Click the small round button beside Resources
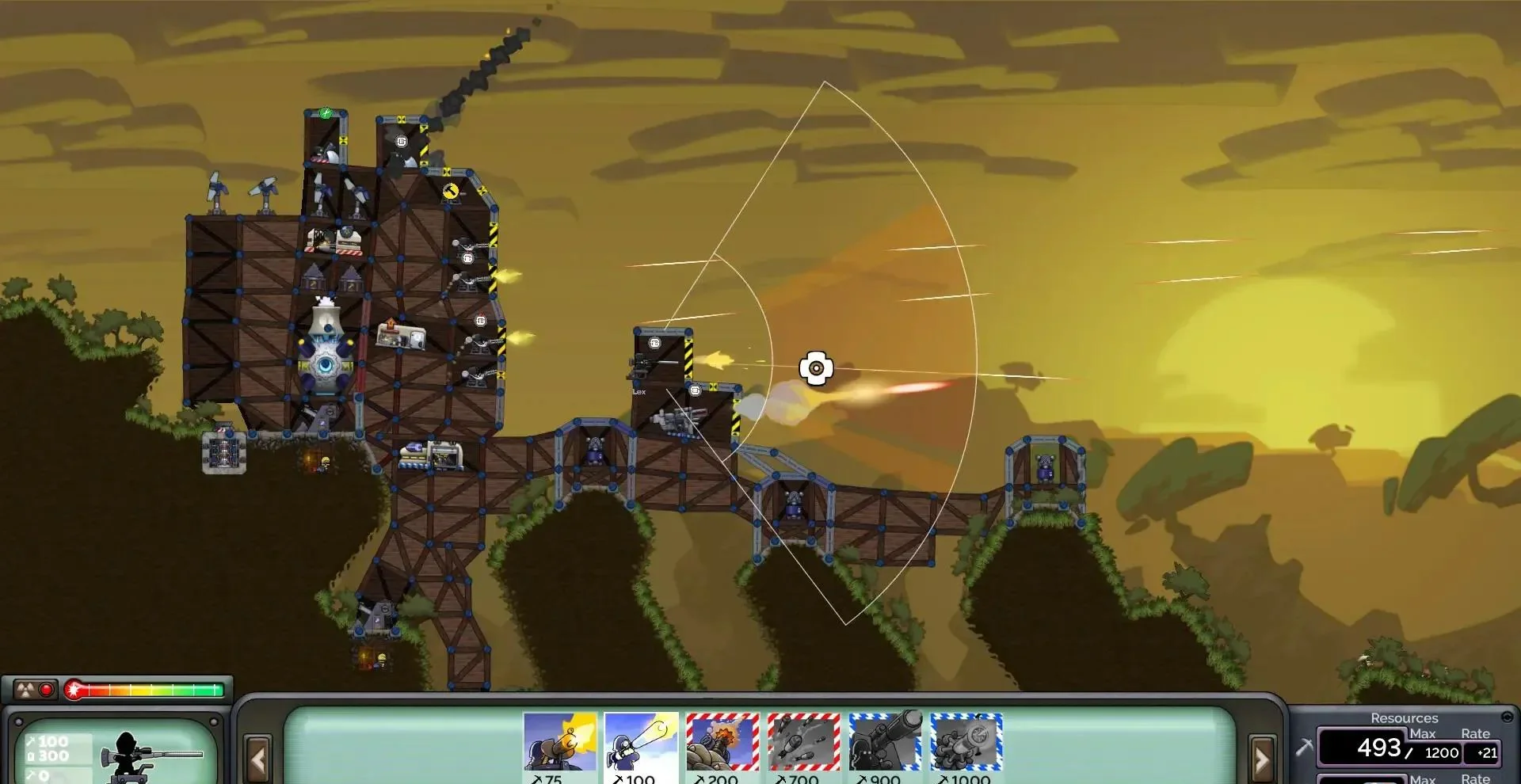The height and width of the screenshot is (784, 1521). (1507, 717)
